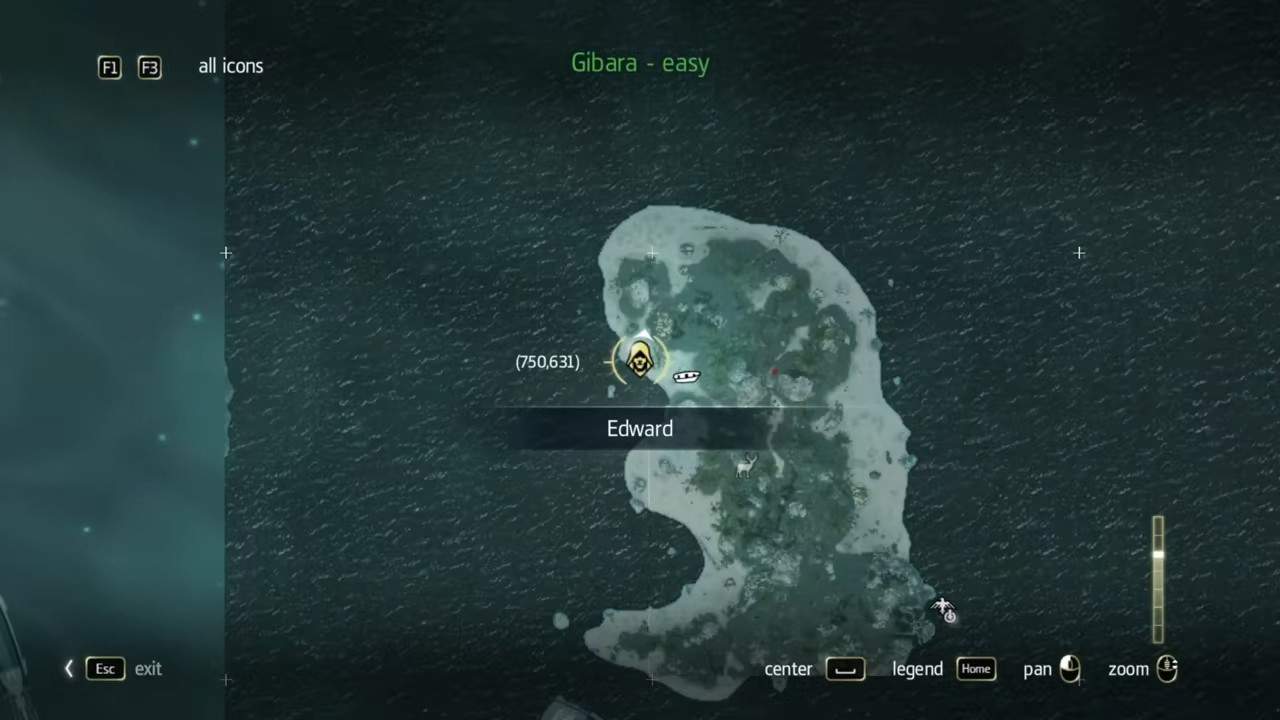
Task: Click the spacebar icon next to center
Action: pyautogui.click(x=846, y=670)
